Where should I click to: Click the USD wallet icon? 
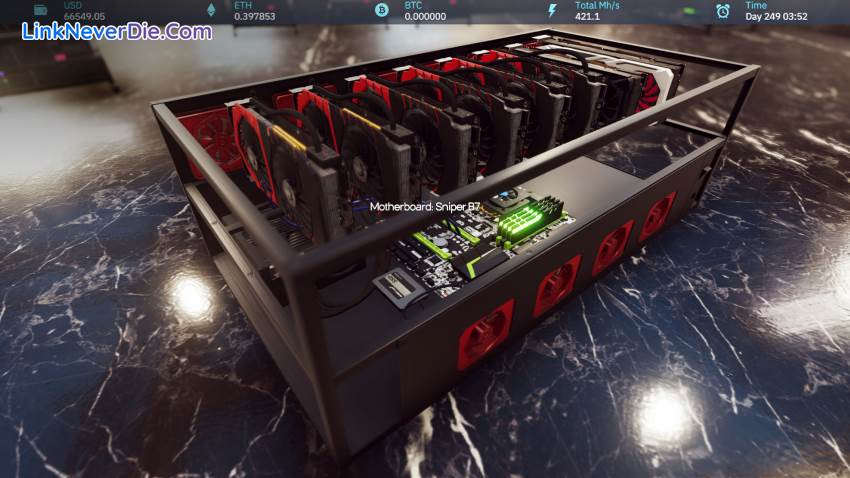pos(41,10)
